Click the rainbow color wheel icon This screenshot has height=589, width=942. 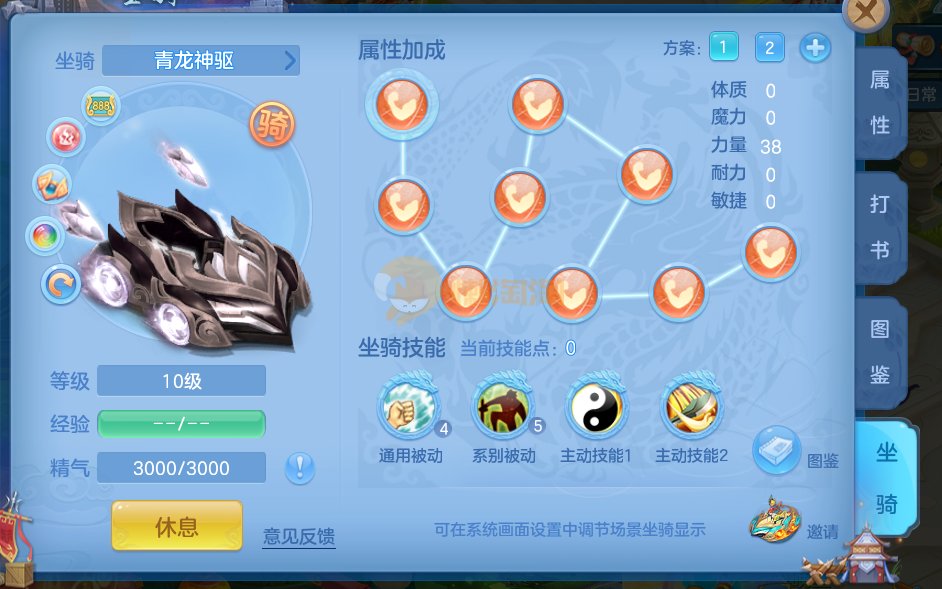(45, 236)
